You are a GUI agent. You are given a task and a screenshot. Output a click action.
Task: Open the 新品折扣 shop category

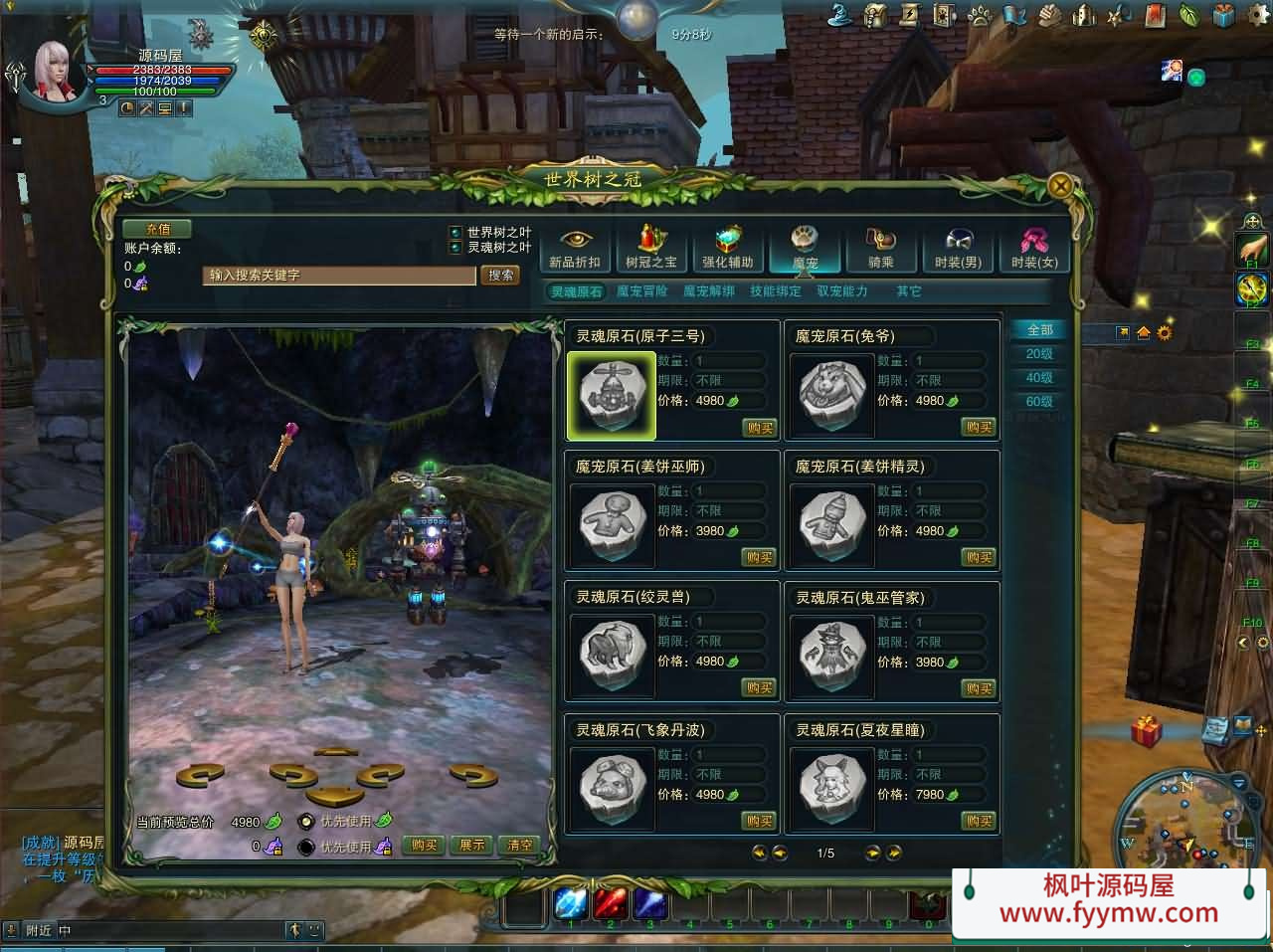[575, 248]
